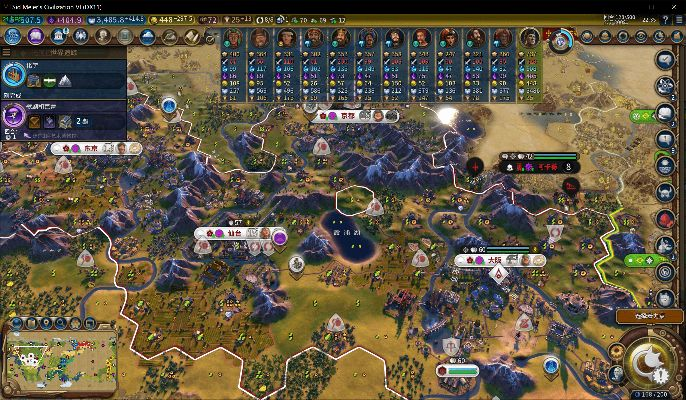Open the era progress dial

(560, 40)
